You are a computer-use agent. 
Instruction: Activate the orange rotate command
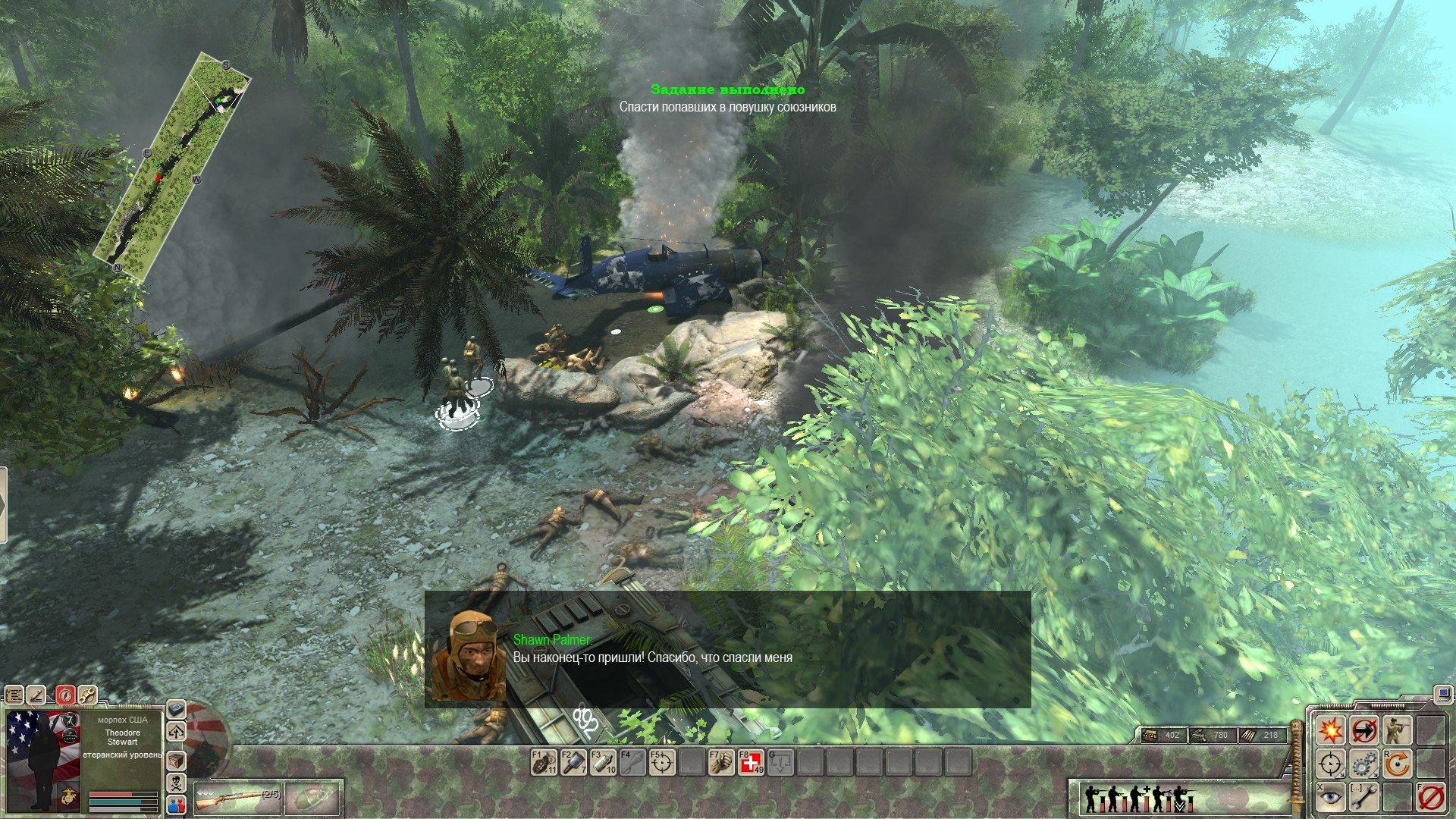click(1396, 764)
